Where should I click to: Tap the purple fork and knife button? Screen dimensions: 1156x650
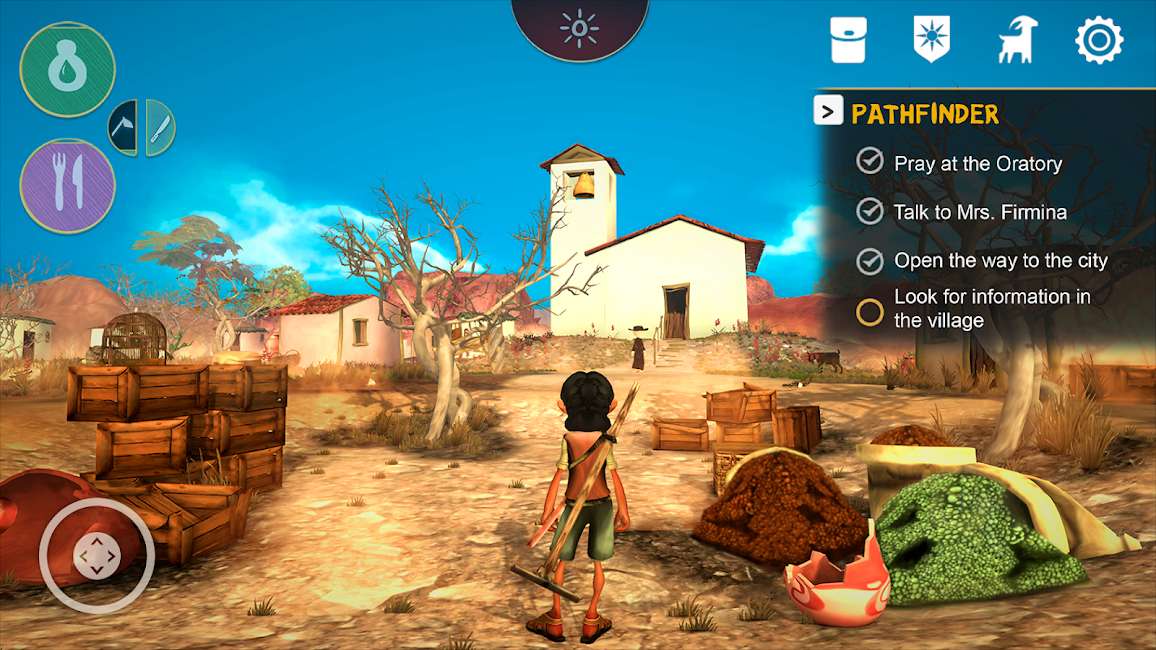click(68, 186)
